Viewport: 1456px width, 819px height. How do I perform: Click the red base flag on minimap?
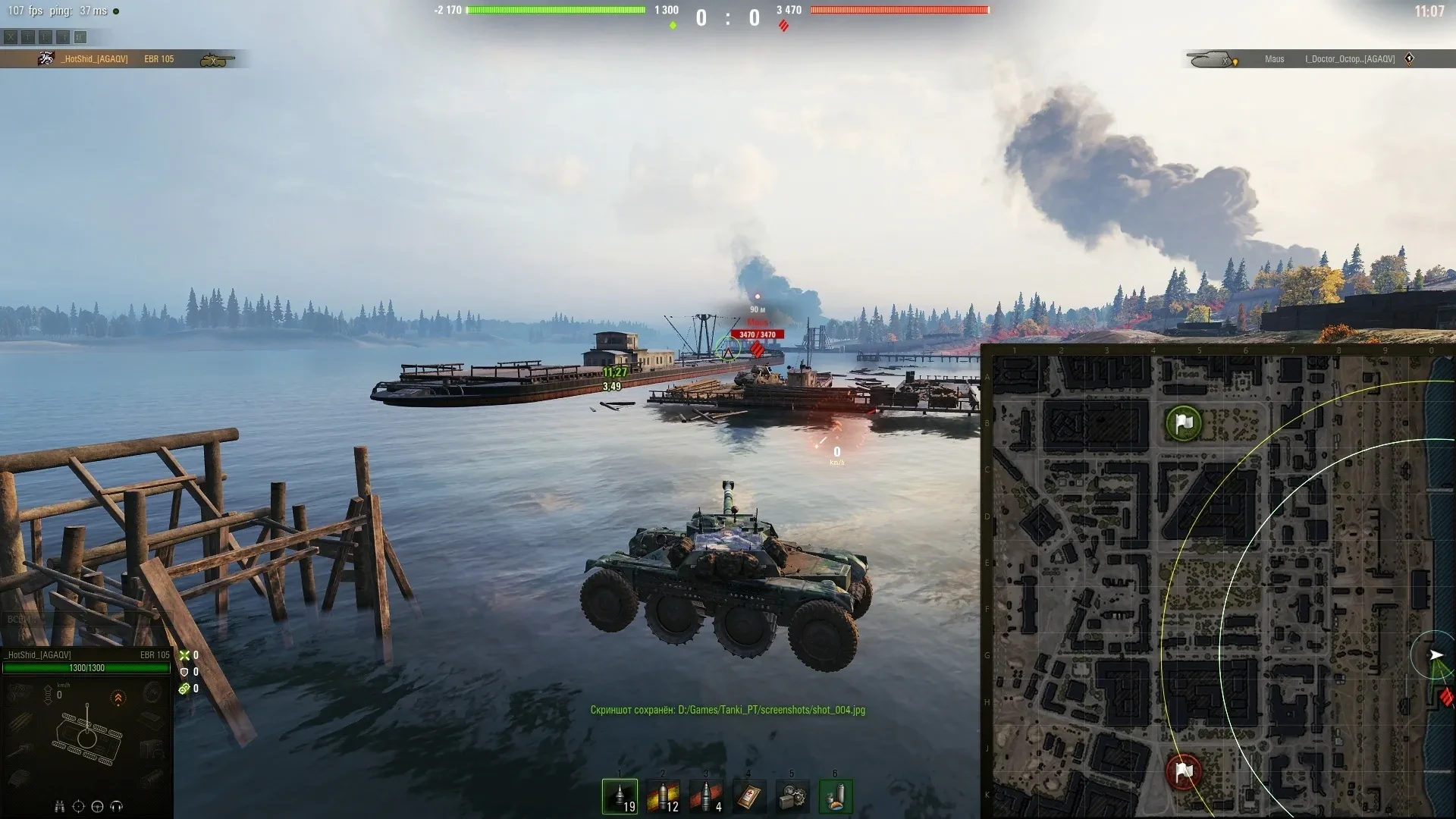pyautogui.click(x=1183, y=772)
